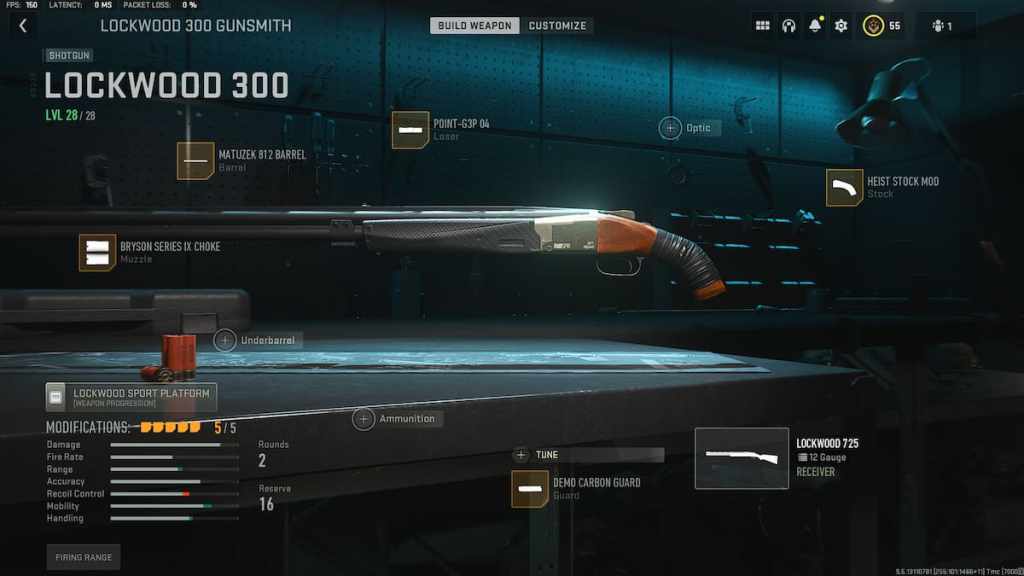Choose the Point-G3P 04 laser slot
Viewport: 1024px width, 576px height.
[x=410, y=130]
